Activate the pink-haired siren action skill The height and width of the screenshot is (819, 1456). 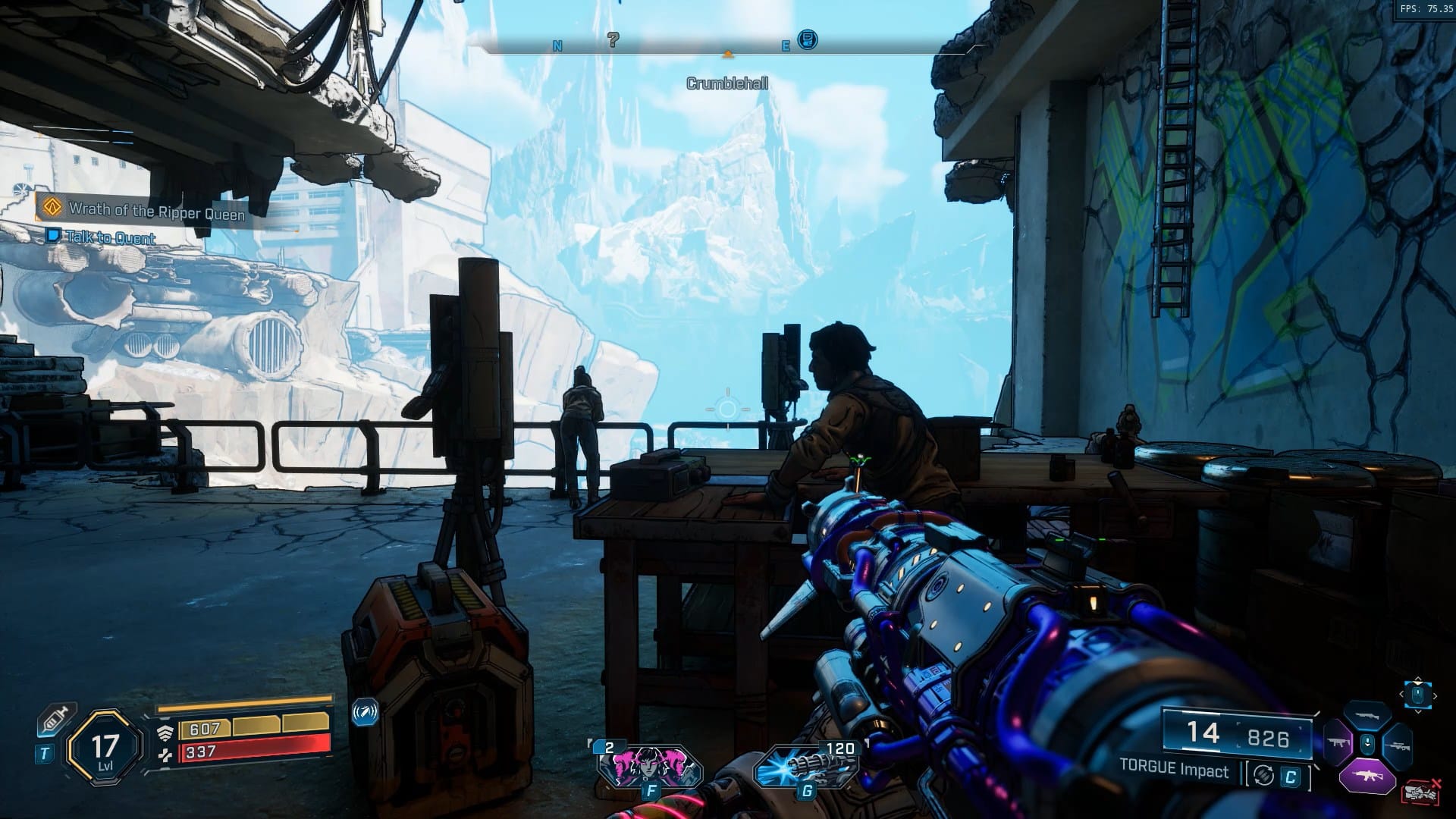pyautogui.click(x=649, y=766)
